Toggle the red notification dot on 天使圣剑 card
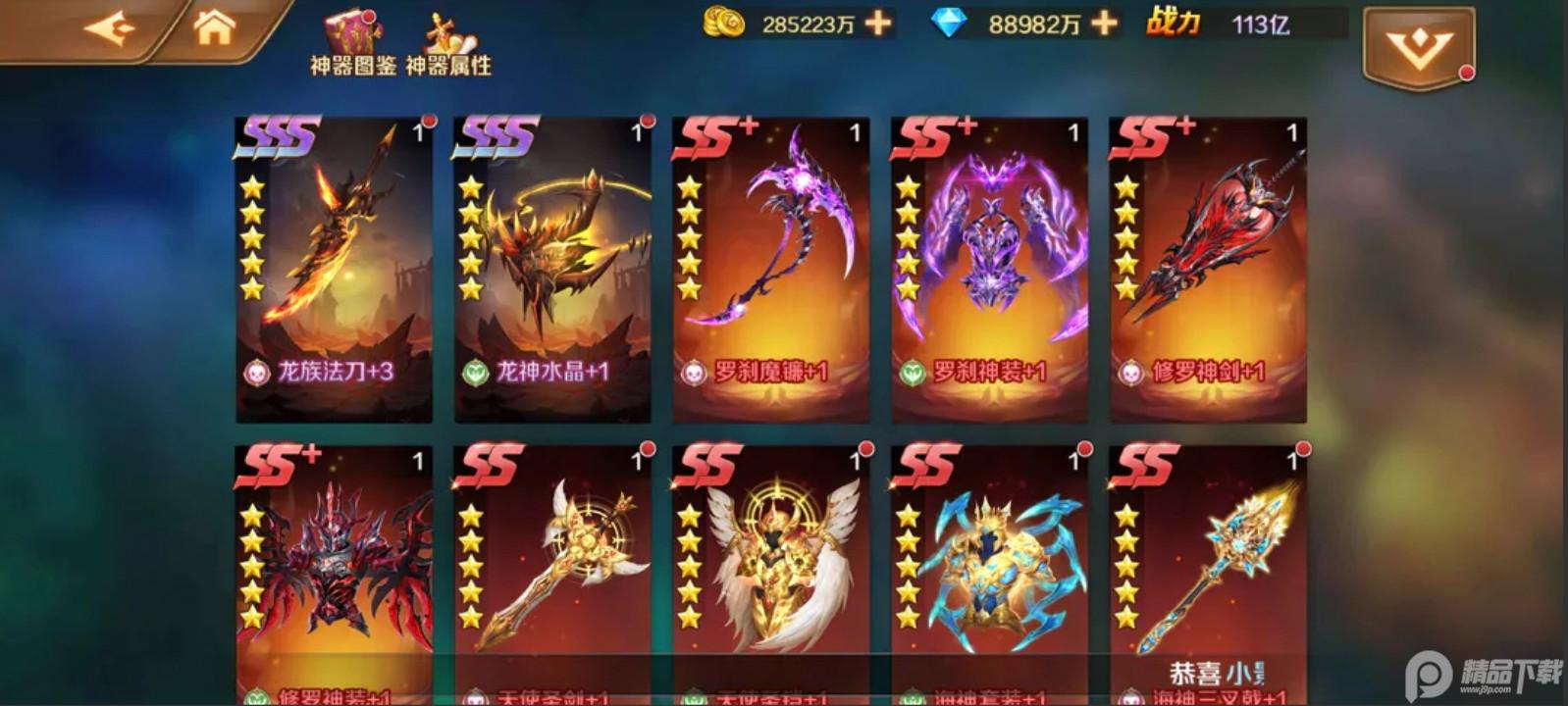This screenshot has width=1568, height=706. [x=648, y=449]
